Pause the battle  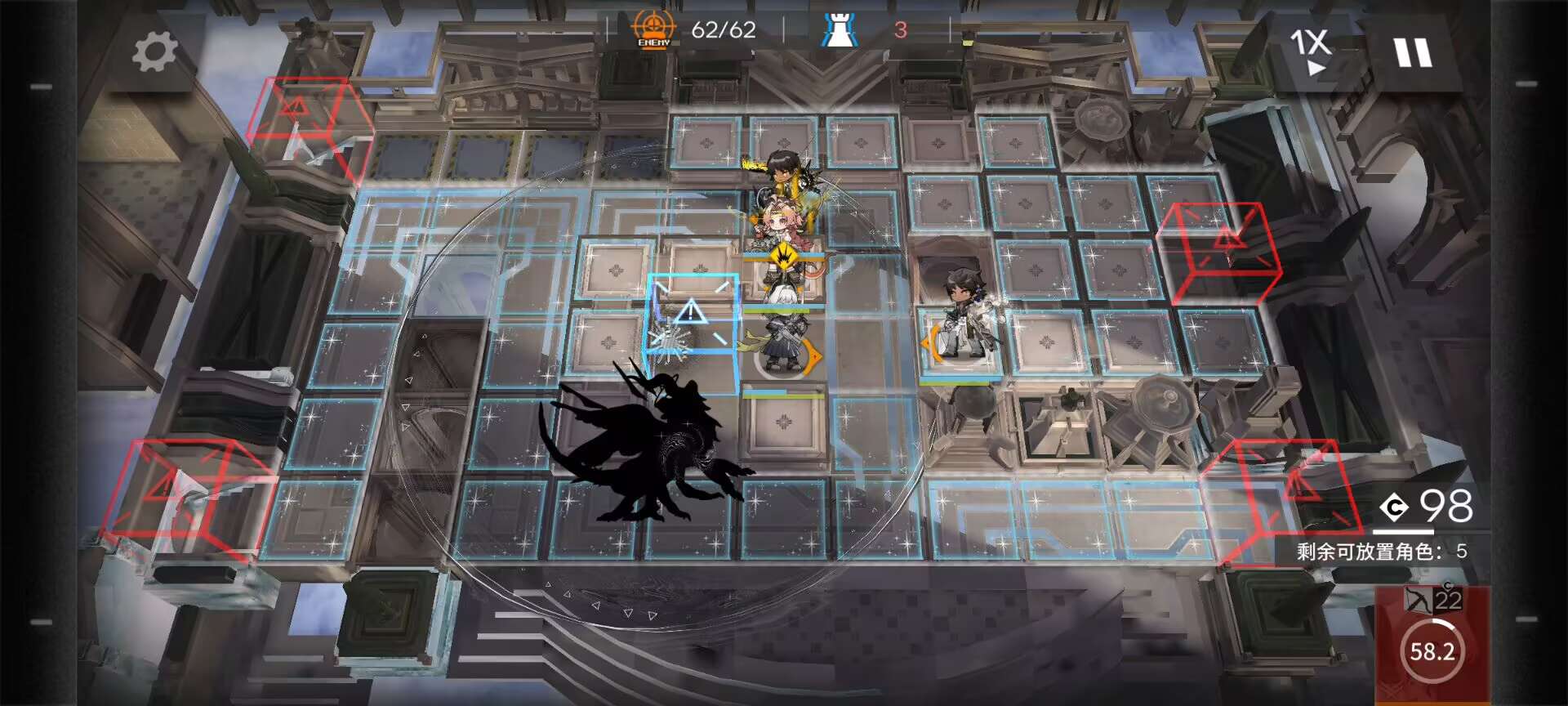click(x=1413, y=53)
